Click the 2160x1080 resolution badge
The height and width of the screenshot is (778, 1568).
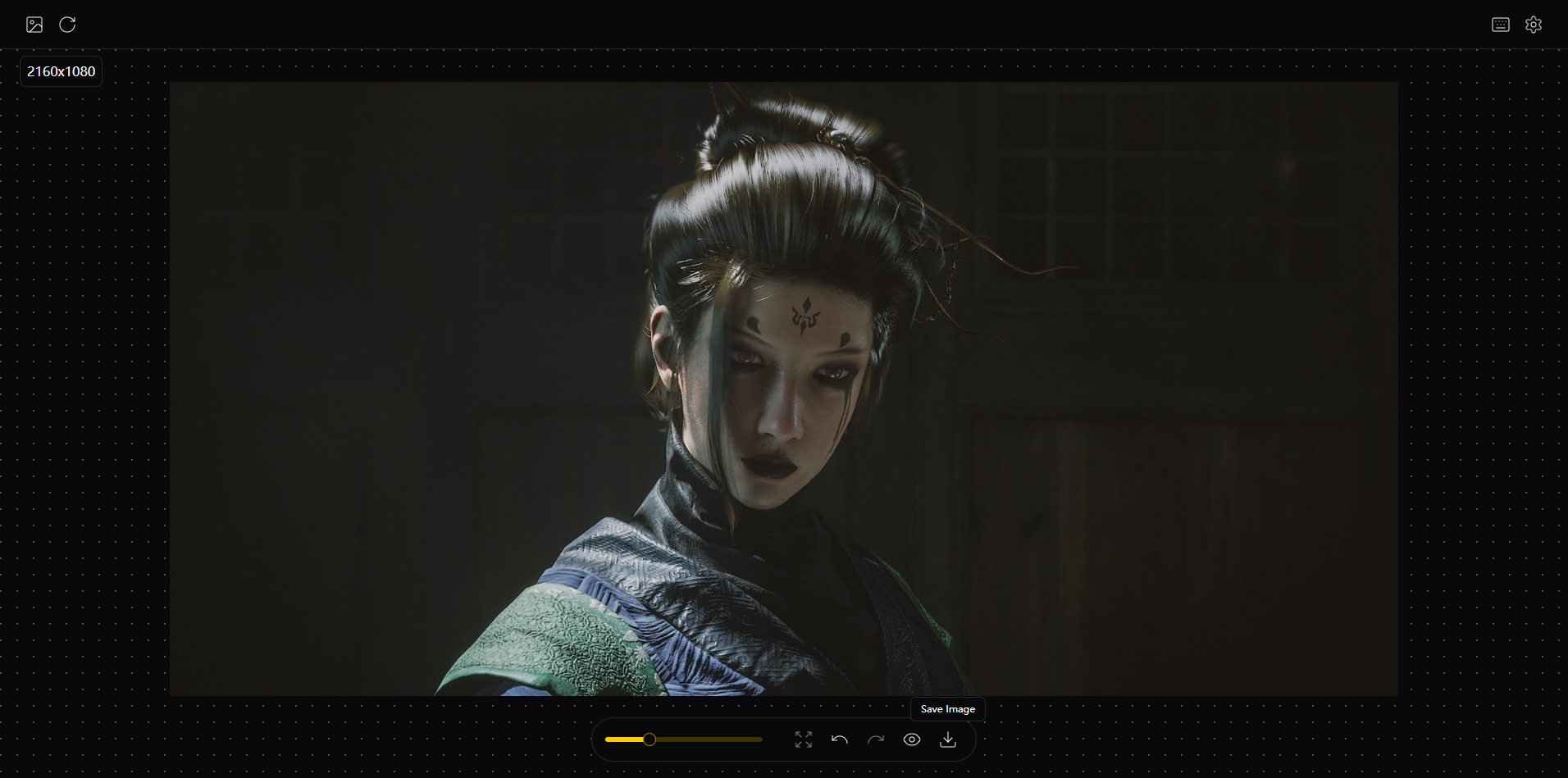click(60, 71)
